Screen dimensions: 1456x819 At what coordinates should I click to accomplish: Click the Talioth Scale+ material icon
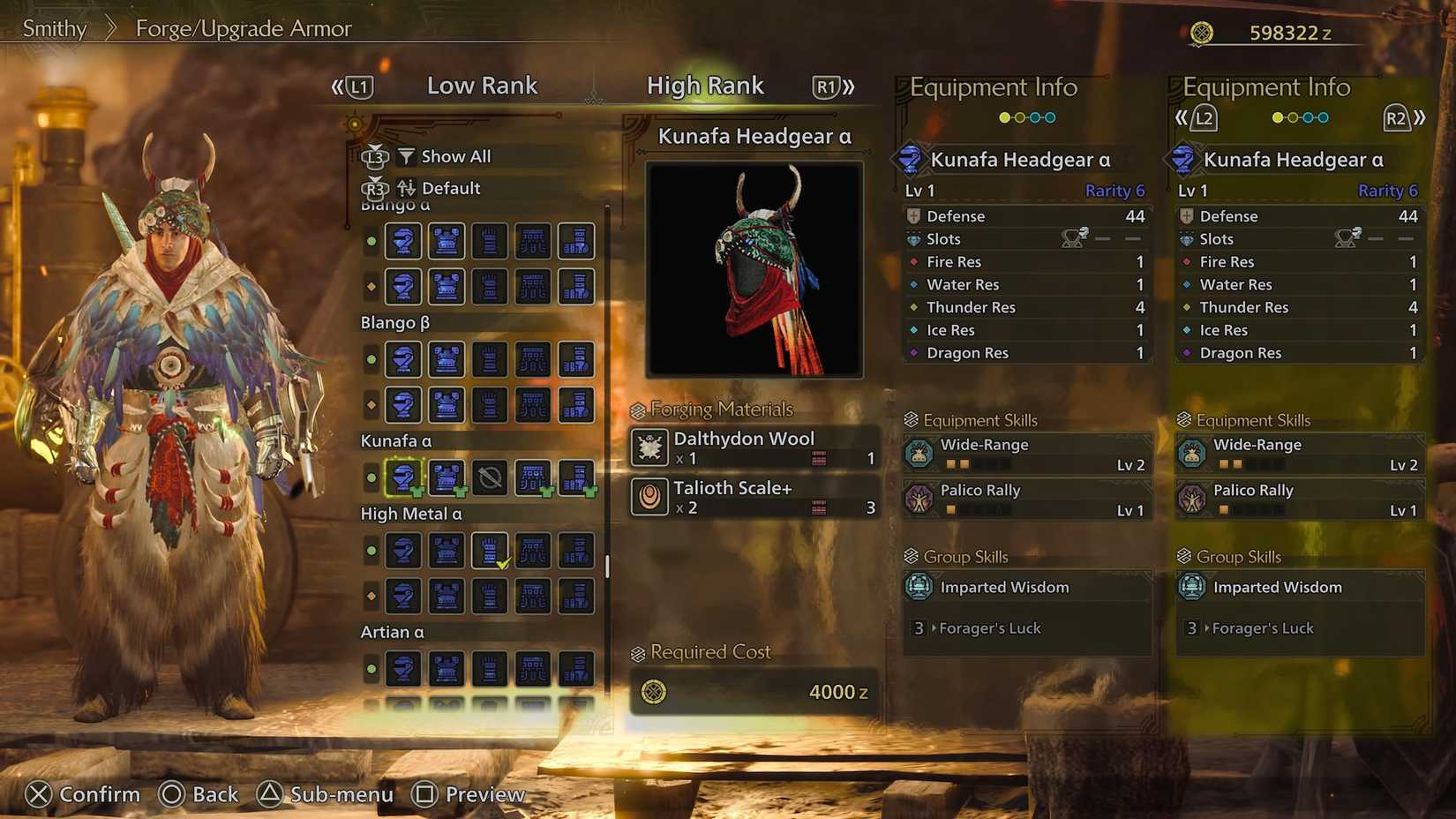click(651, 498)
